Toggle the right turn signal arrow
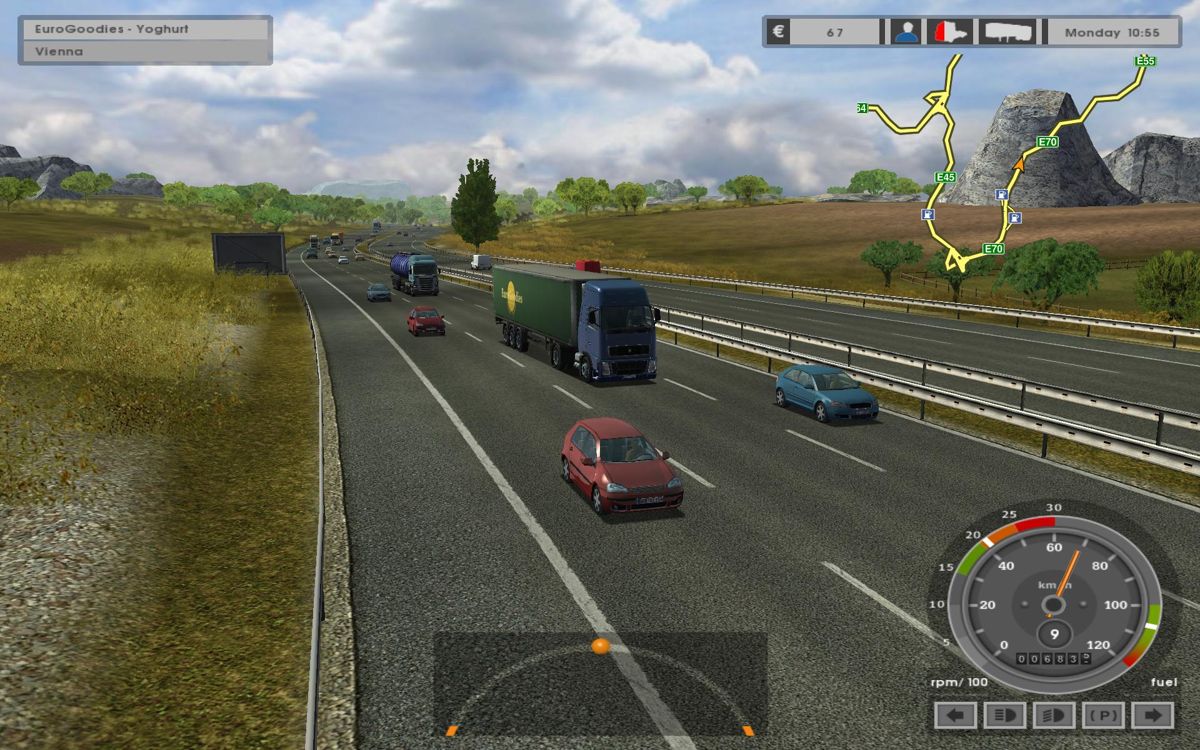Screen dimensions: 1200x750 pos(1153,715)
